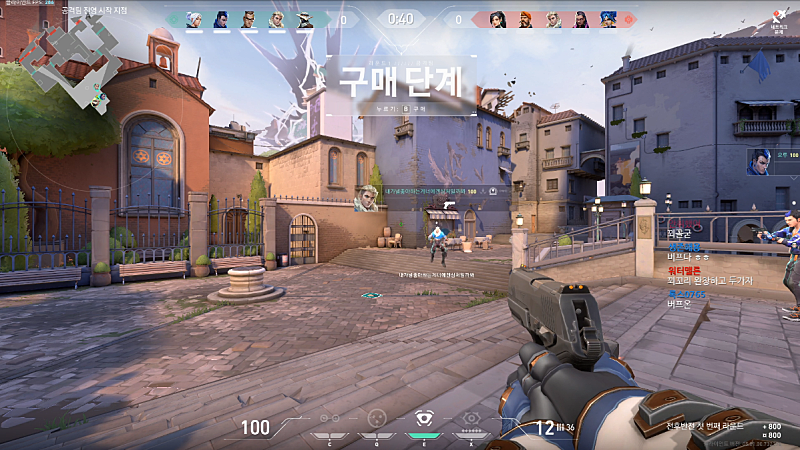This screenshot has width=800, height=450.
Task: Select the blue-haired teammate card showing 100
Action: tap(770, 161)
